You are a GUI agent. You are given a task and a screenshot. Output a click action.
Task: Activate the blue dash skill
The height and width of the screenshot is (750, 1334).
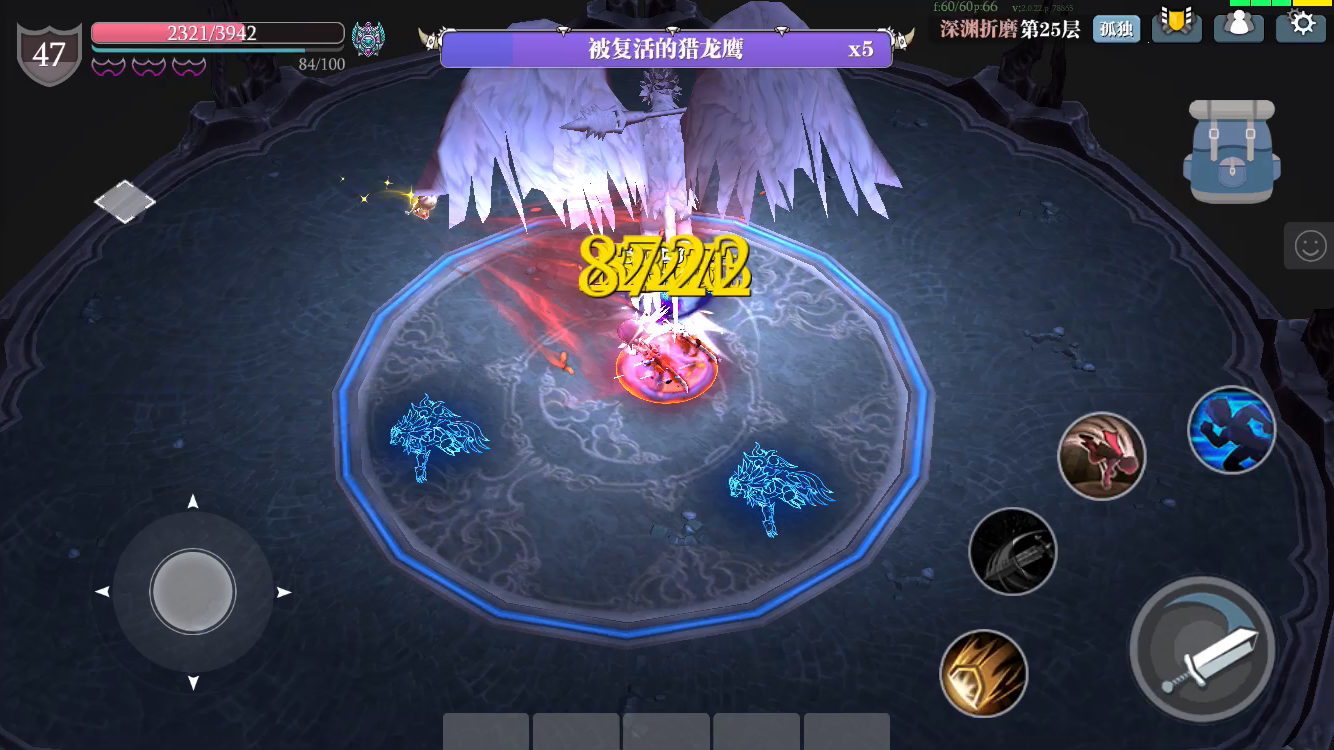pyautogui.click(x=1232, y=429)
